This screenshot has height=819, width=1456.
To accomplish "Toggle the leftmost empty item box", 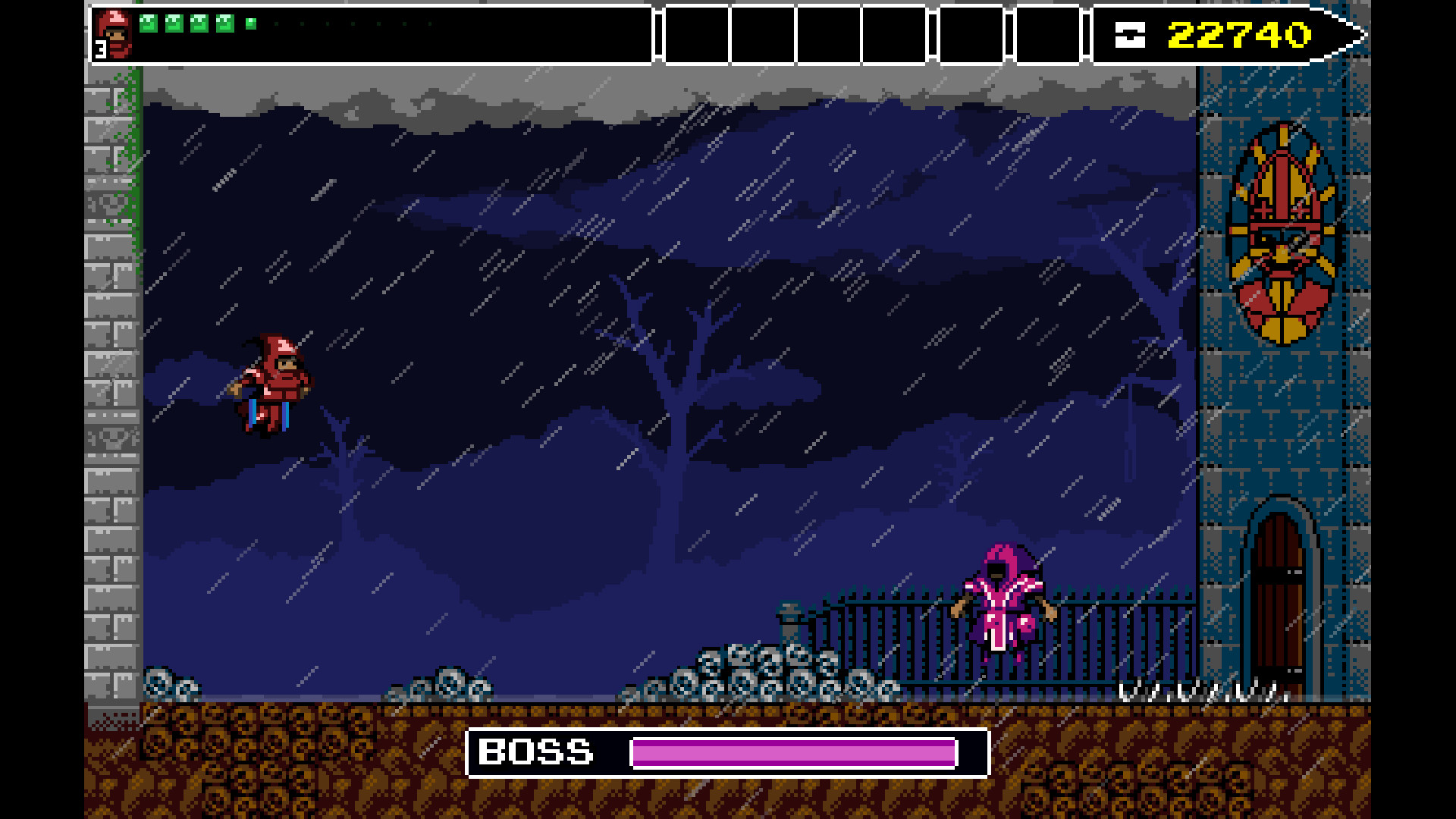I will pos(695,33).
